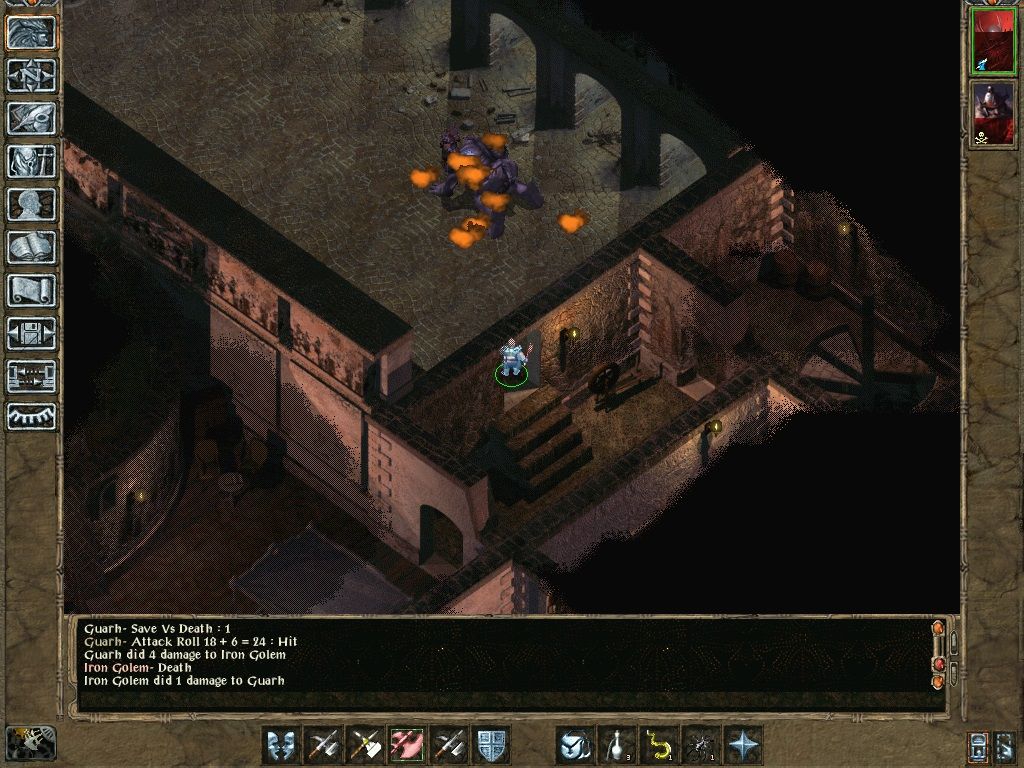Viewport: 1024px width, 768px height.
Task: Equip the pink highlighted axe weapon slot
Action: pos(407,745)
